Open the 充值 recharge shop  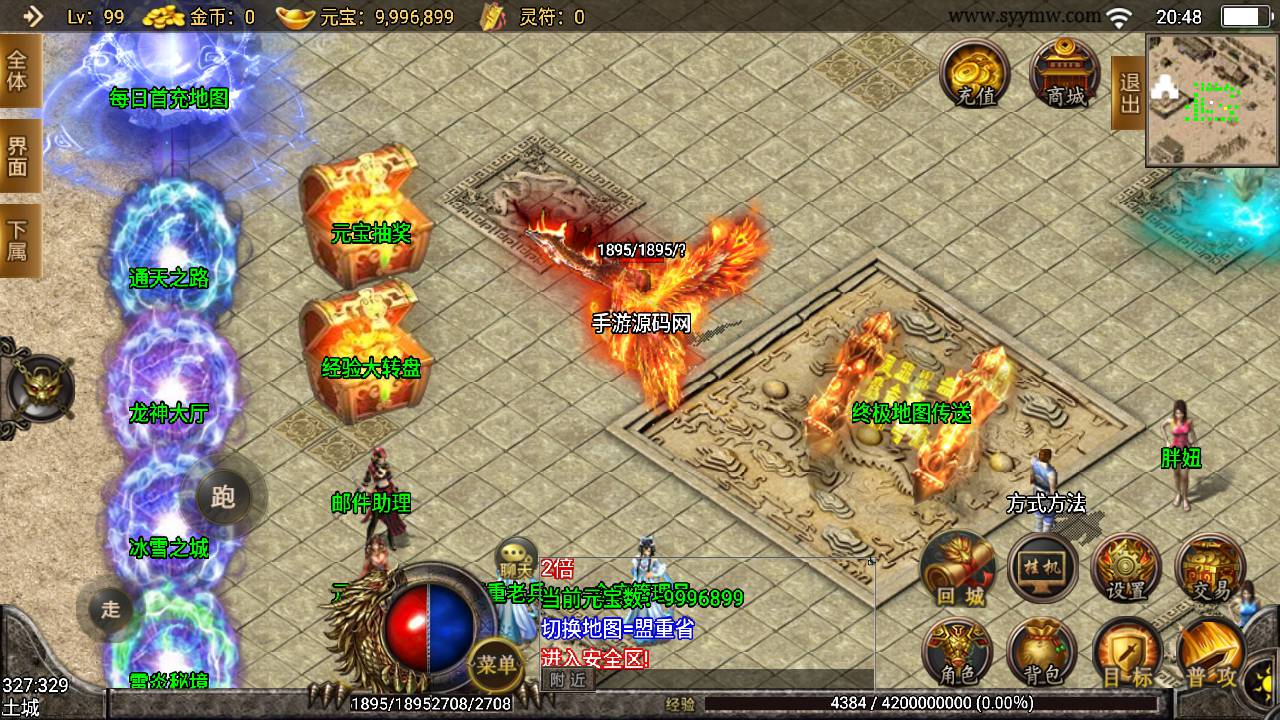pos(975,72)
